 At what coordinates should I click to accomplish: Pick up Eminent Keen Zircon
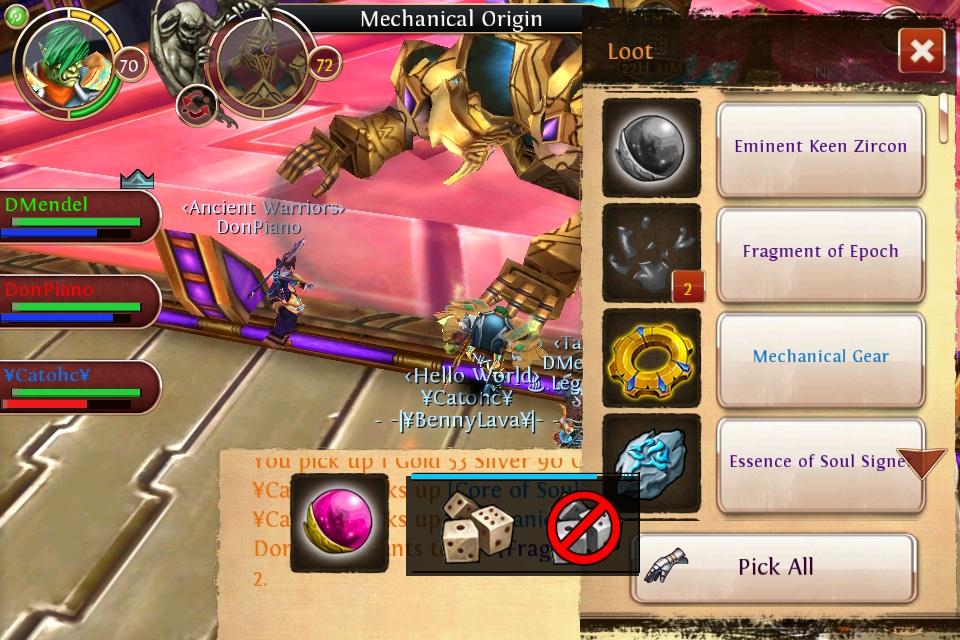[x=820, y=148]
